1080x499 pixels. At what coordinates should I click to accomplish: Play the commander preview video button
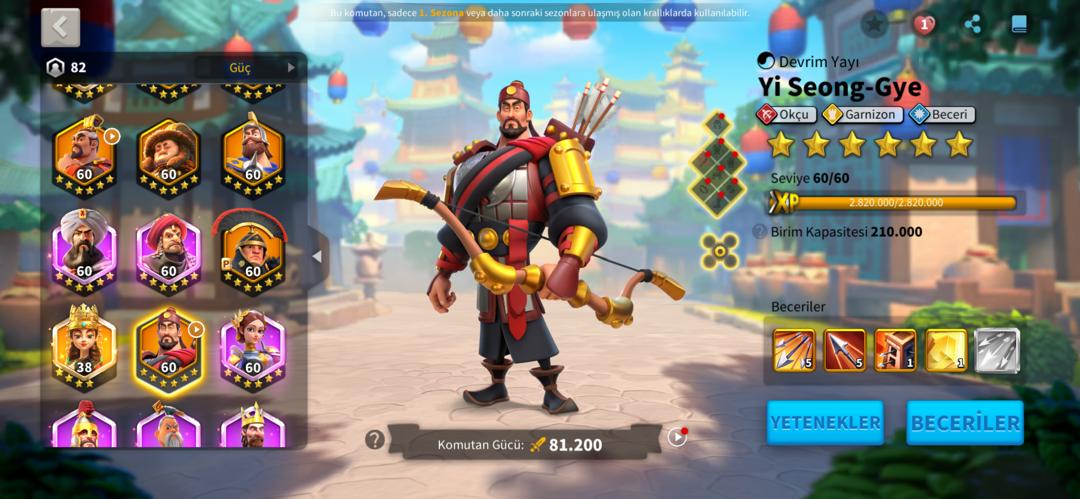pyautogui.click(x=677, y=437)
